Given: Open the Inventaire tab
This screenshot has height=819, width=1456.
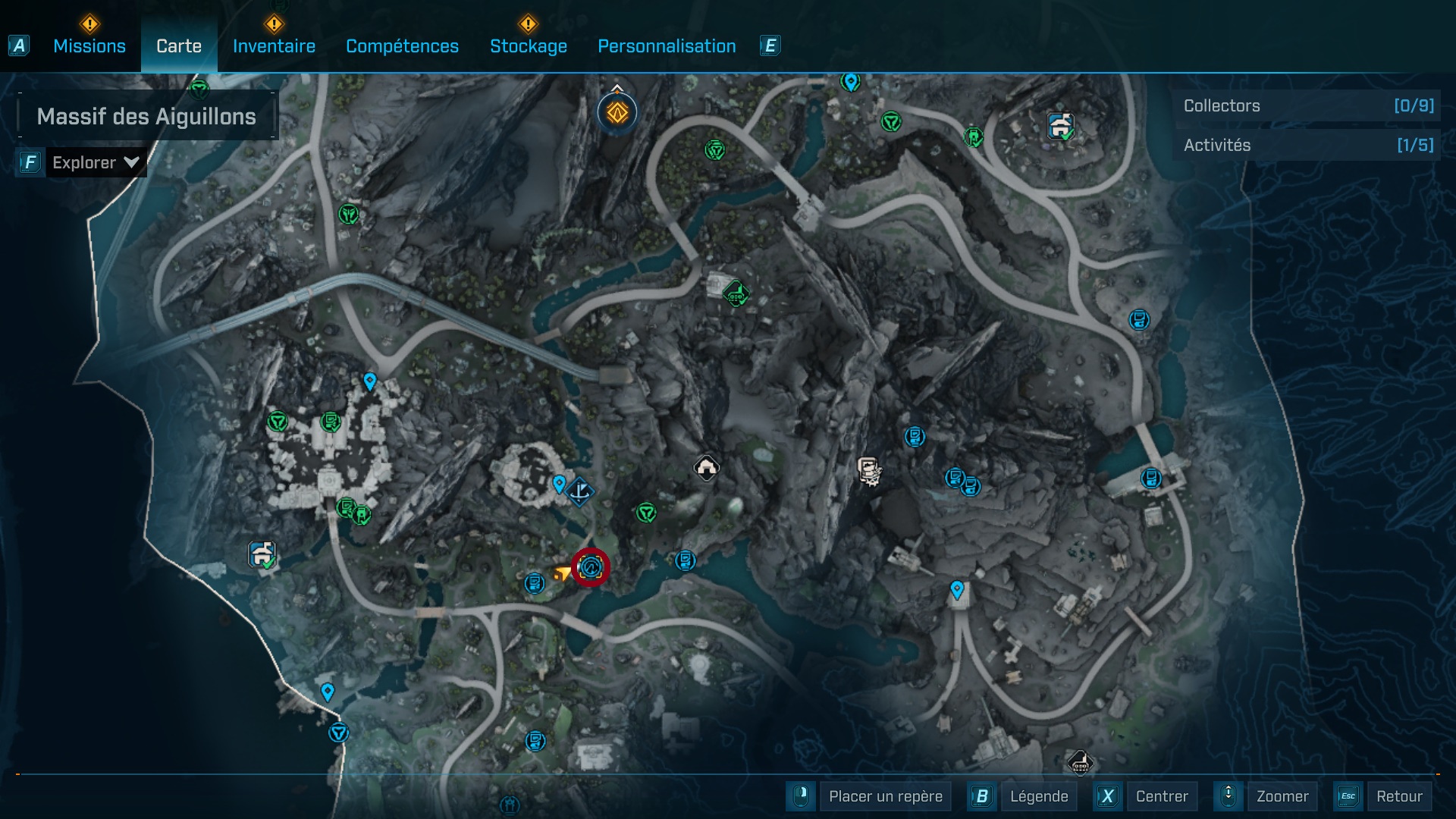Looking at the screenshot, I should [x=274, y=46].
